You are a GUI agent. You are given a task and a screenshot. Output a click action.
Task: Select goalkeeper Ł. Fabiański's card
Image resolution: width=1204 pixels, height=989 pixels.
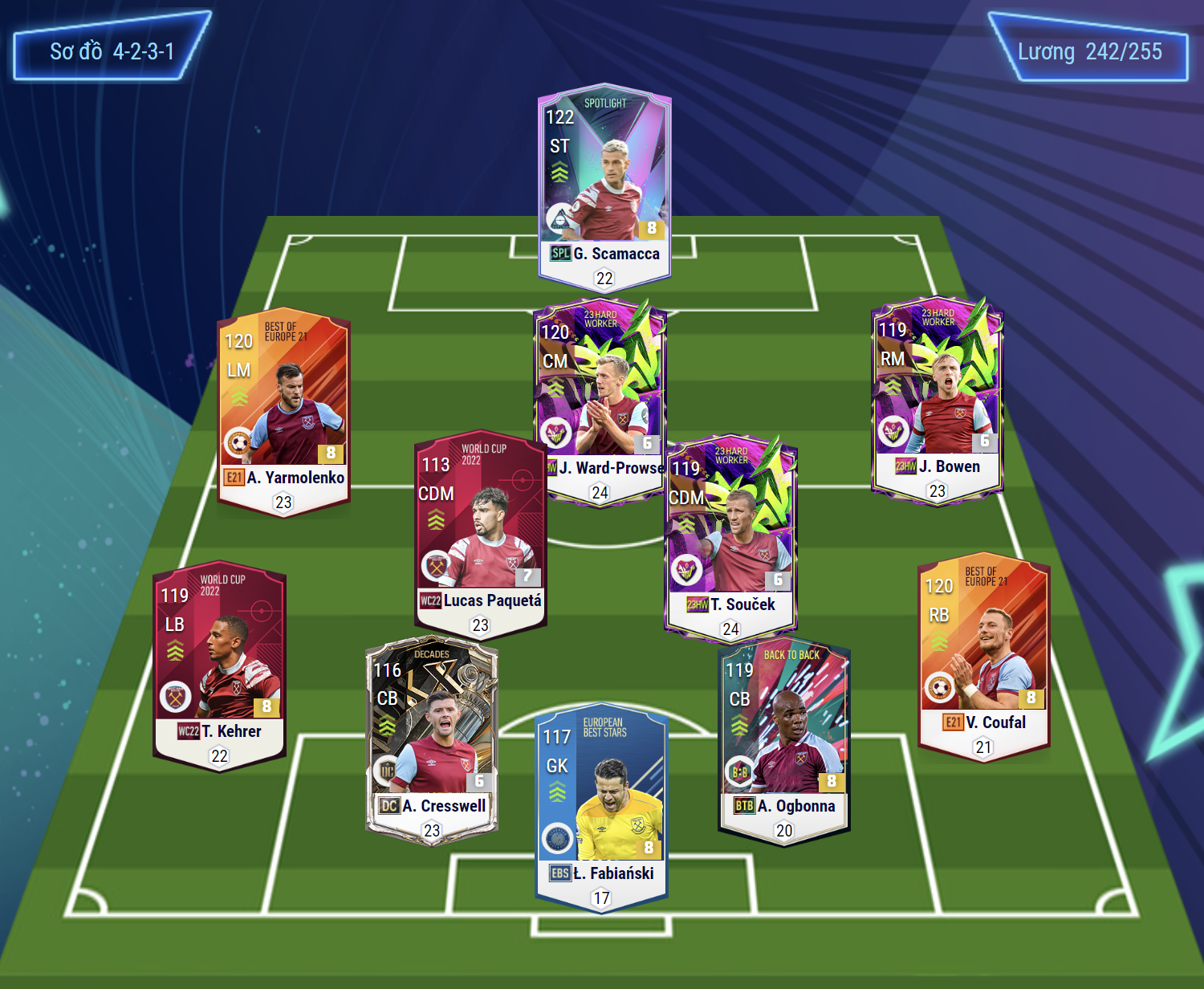[601, 807]
